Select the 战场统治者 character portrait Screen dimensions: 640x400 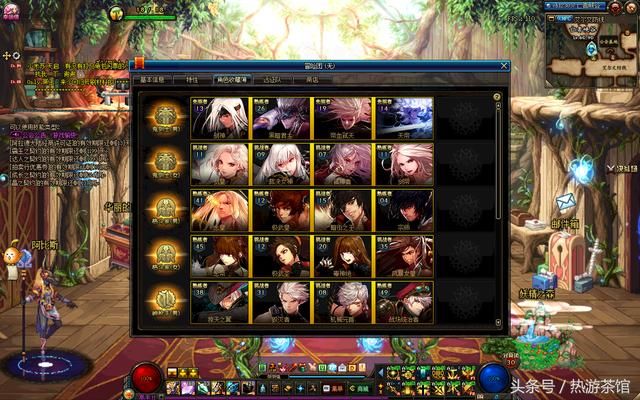click(404, 300)
